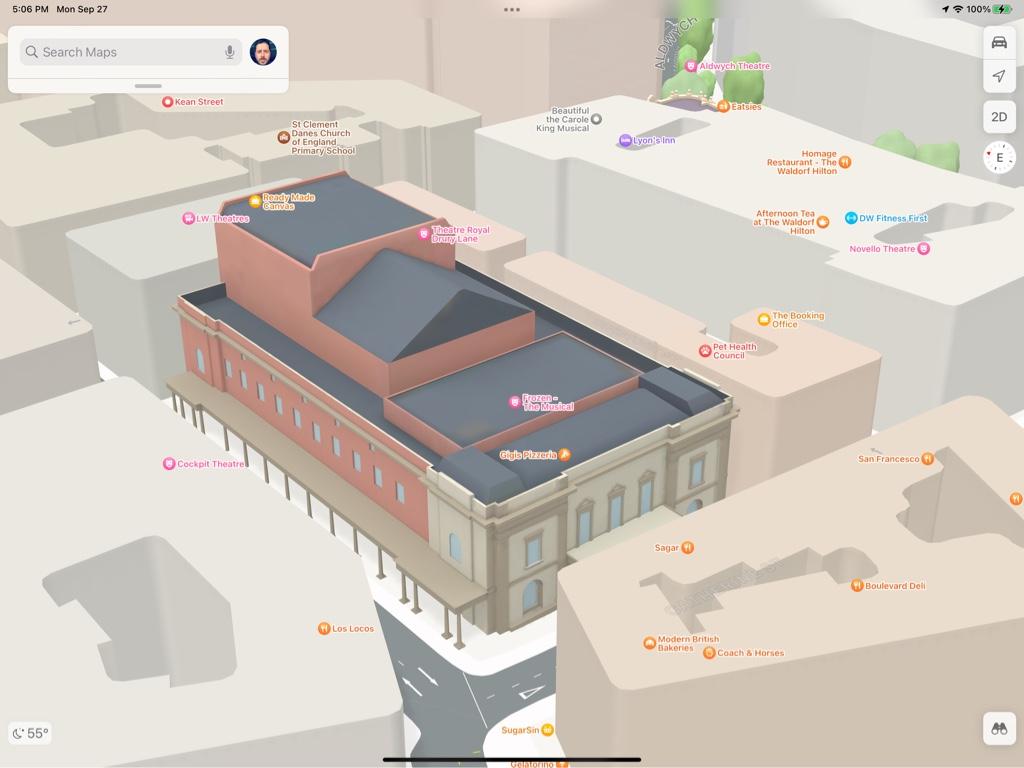The height and width of the screenshot is (768, 1024).
Task: Select the Los Locos restaurant marker
Action: coord(324,629)
